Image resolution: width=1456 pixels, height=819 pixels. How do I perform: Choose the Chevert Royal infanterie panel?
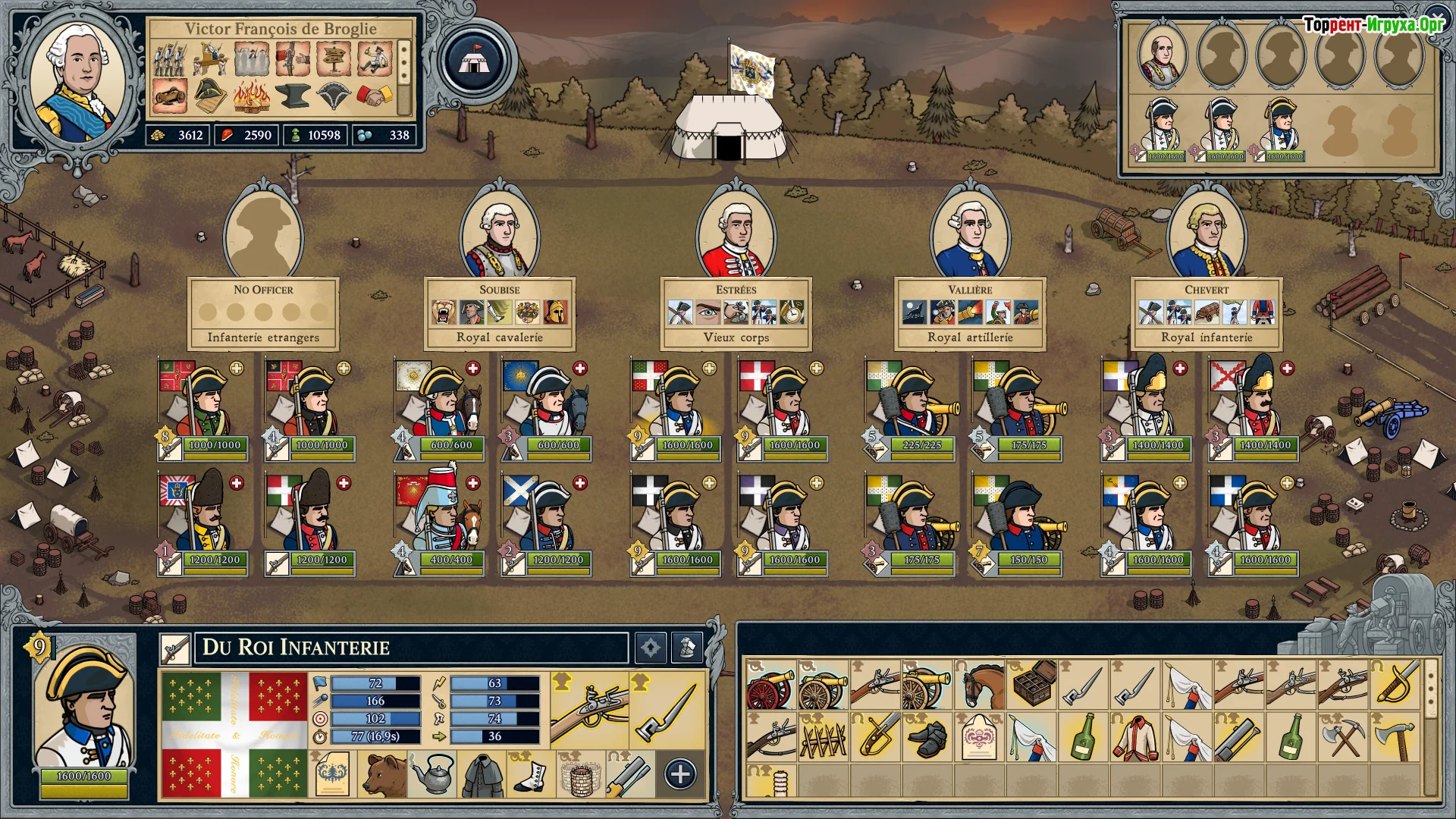pos(1207,312)
